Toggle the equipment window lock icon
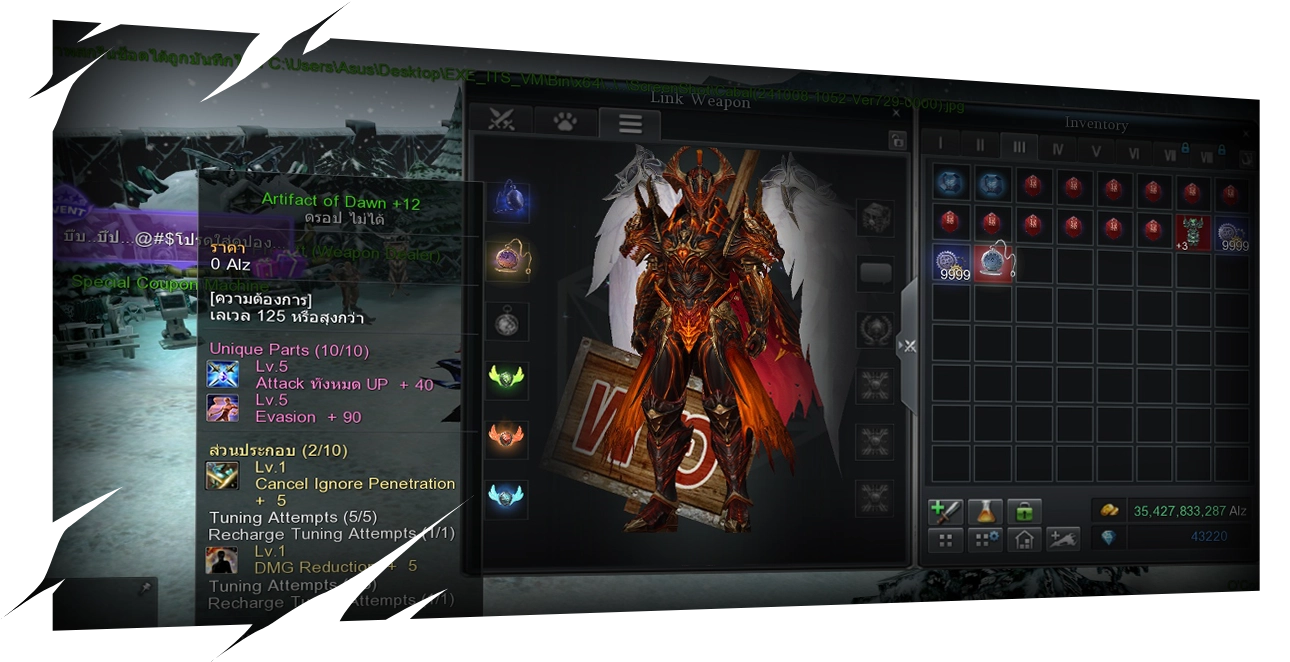 point(896,141)
